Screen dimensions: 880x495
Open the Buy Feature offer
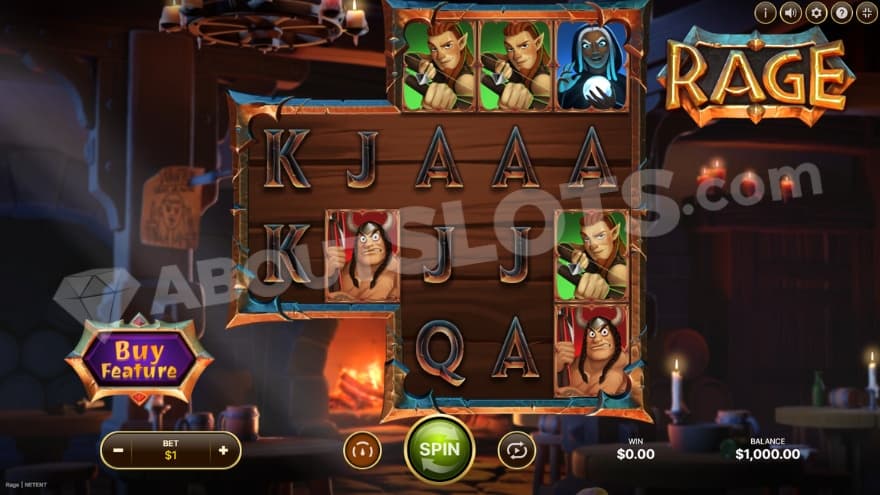tap(139, 361)
